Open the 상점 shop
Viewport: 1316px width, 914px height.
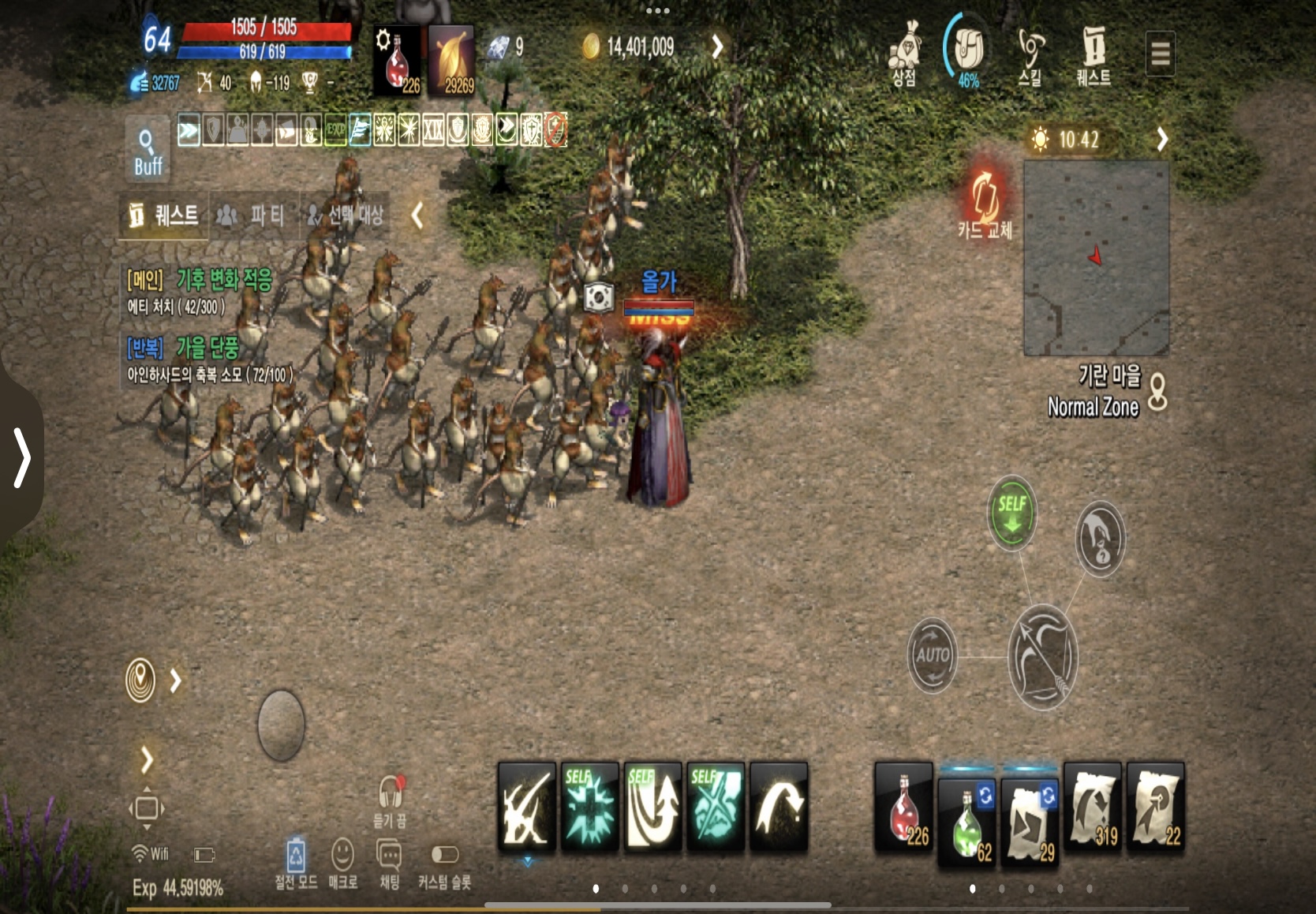pyautogui.click(x=904, y=54)
